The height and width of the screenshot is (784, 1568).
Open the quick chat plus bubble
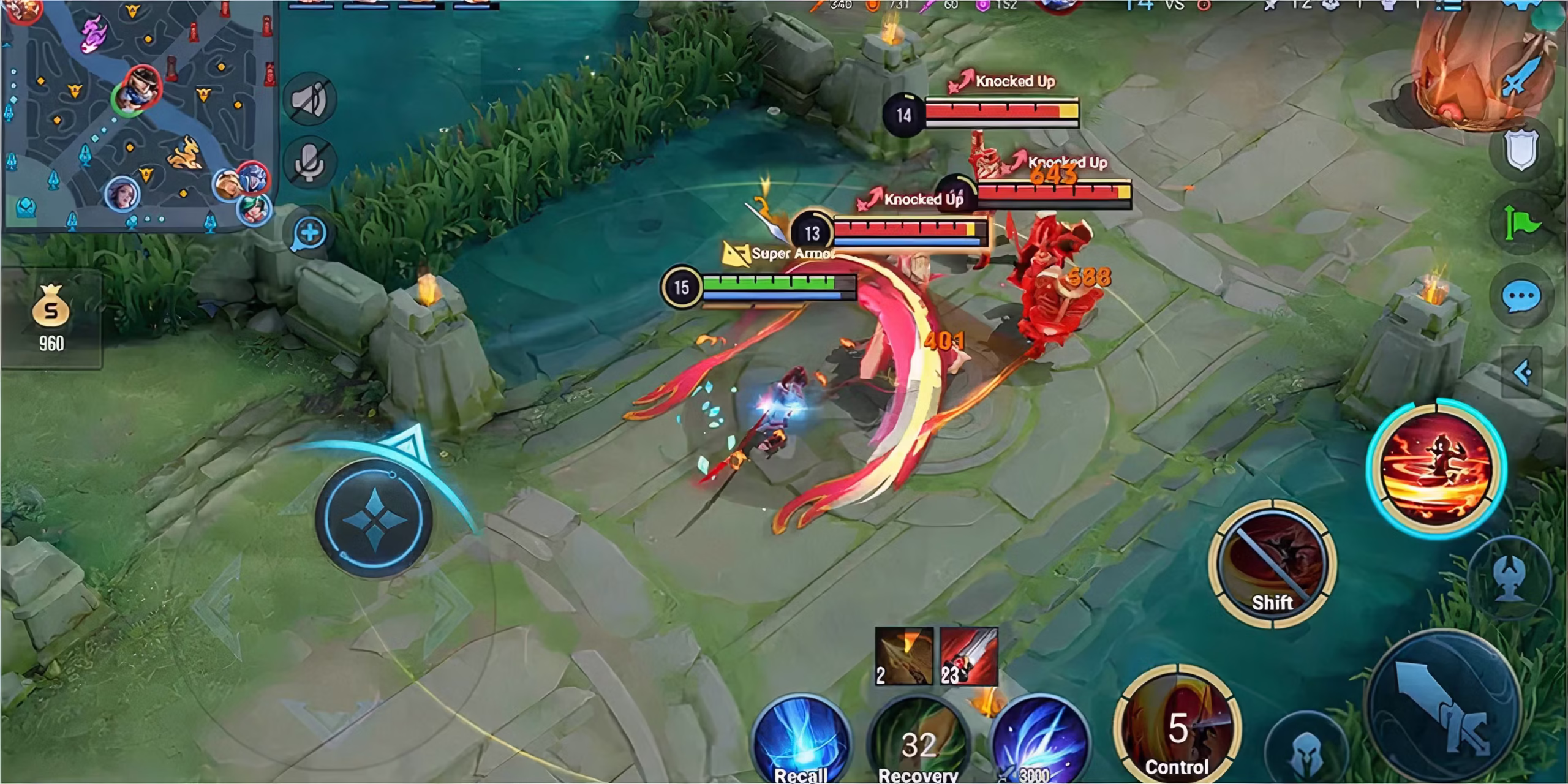coord(310,234)
